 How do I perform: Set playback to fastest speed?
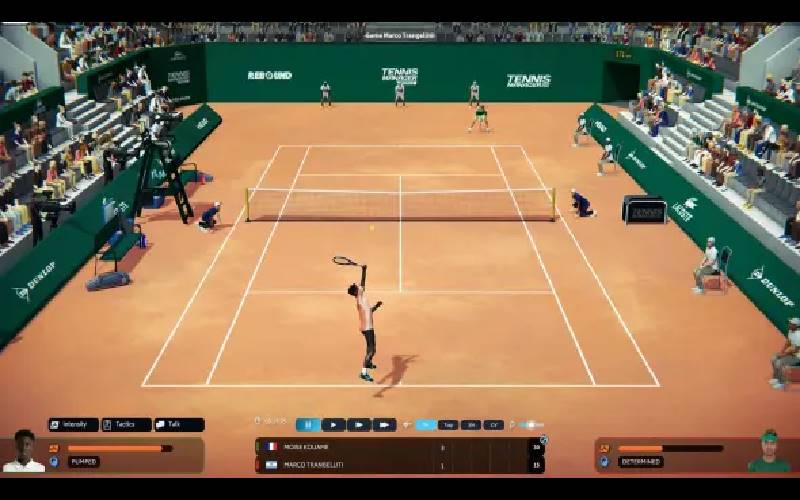385,425
